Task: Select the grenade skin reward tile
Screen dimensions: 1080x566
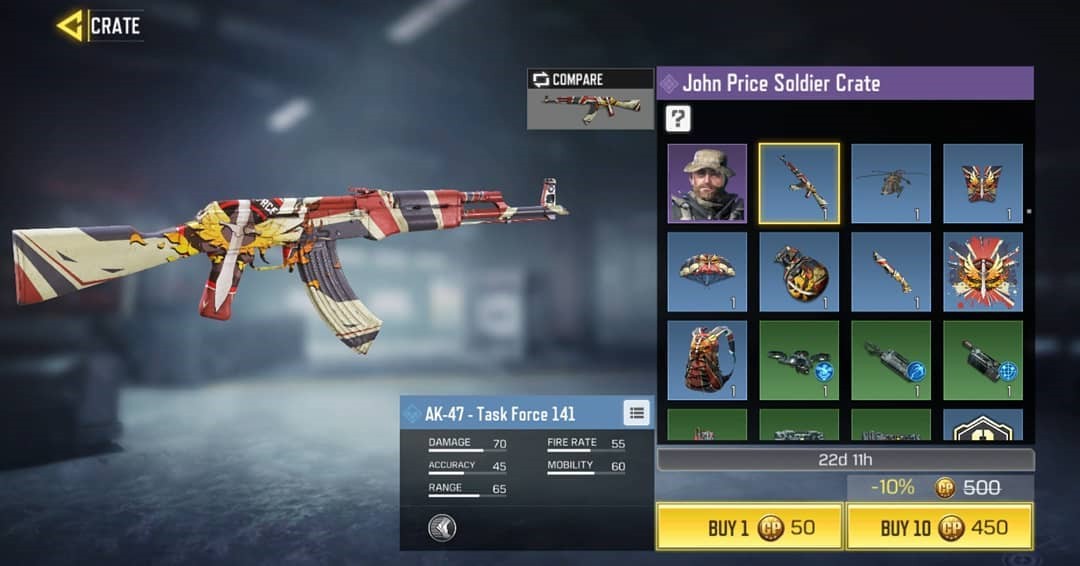Action: [798, 272]
